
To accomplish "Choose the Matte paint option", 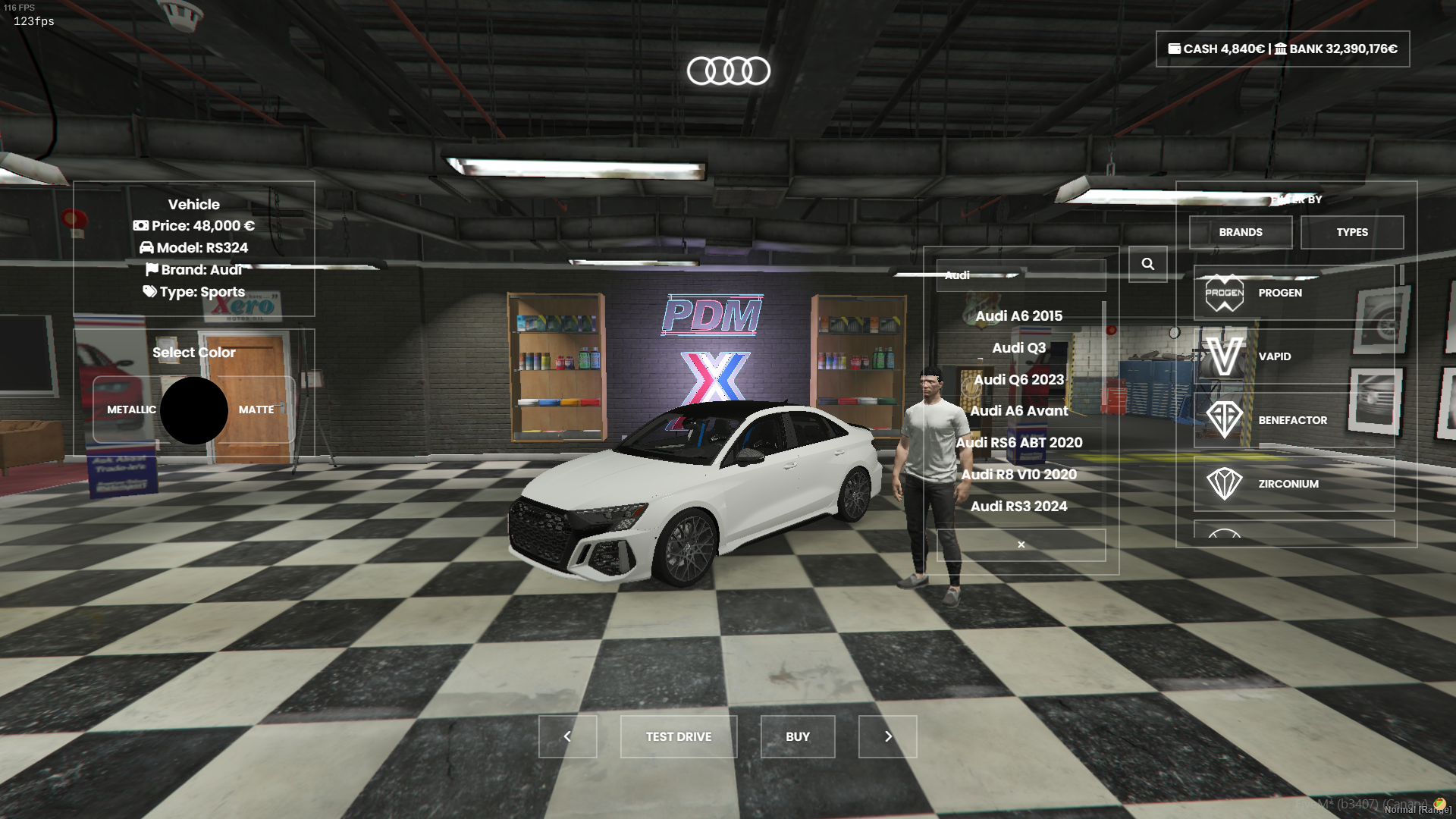I will [256, 409].
